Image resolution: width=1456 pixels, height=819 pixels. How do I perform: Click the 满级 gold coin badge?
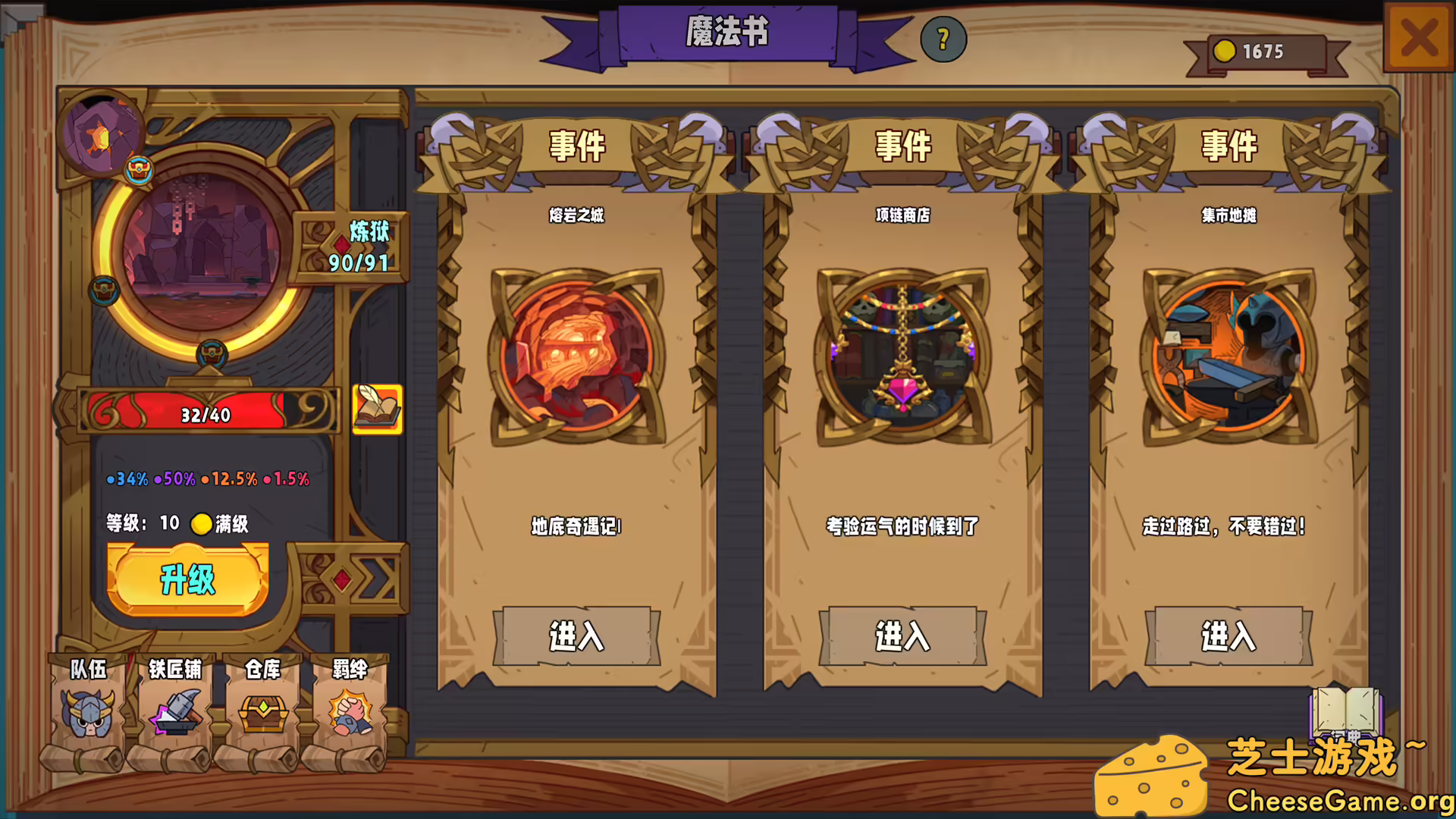(200, 523)
